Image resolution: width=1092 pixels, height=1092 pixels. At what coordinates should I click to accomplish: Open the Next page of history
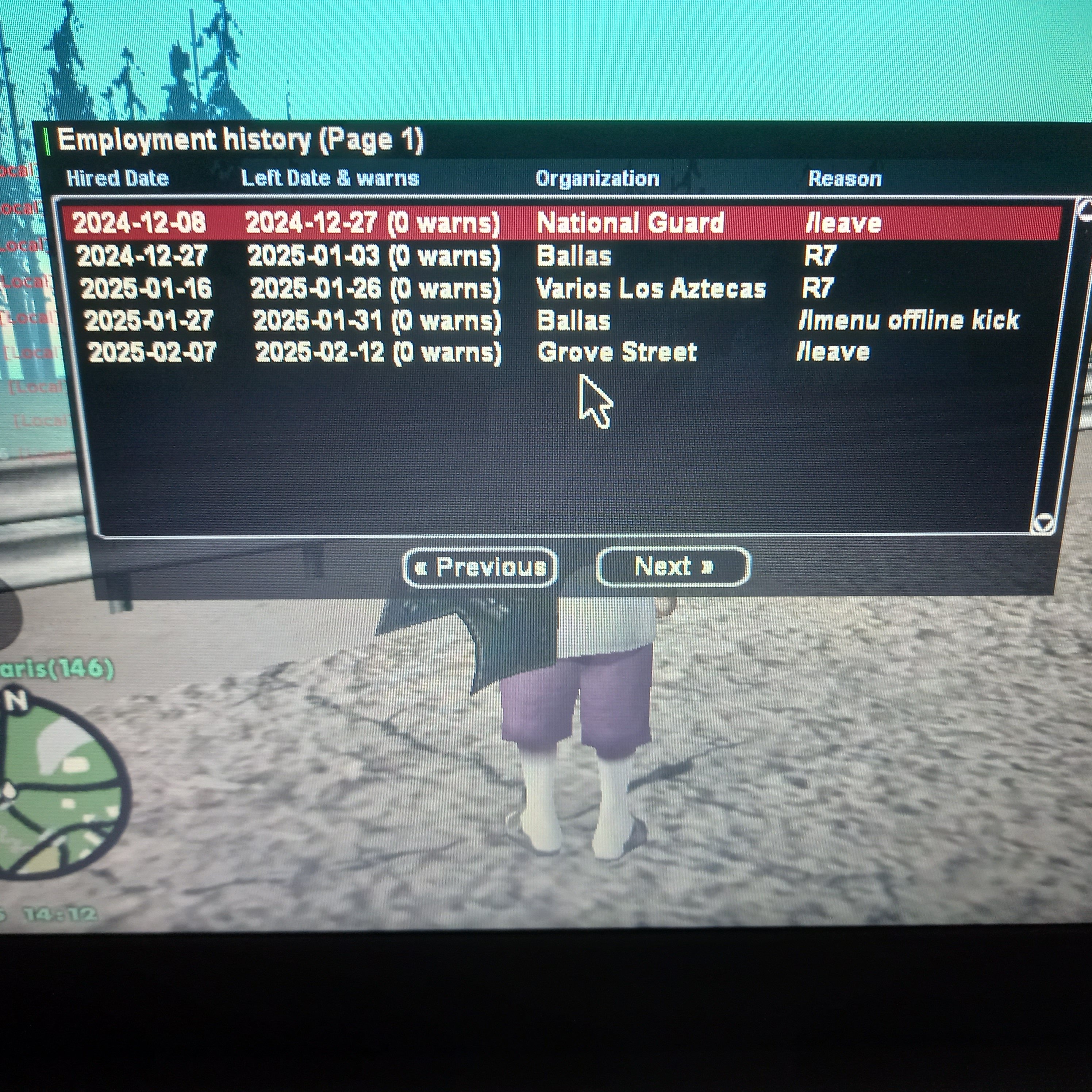coord(673,566)
